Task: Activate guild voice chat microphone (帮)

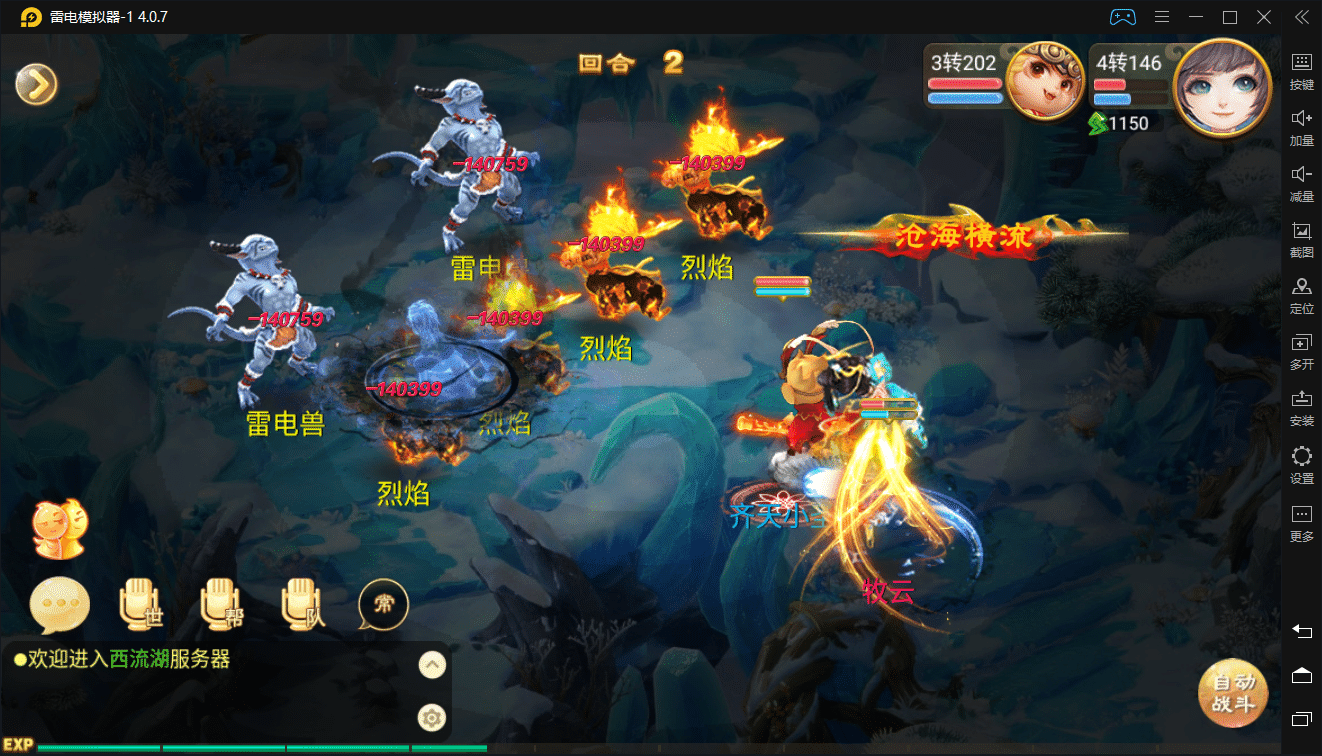Action: 222,604
